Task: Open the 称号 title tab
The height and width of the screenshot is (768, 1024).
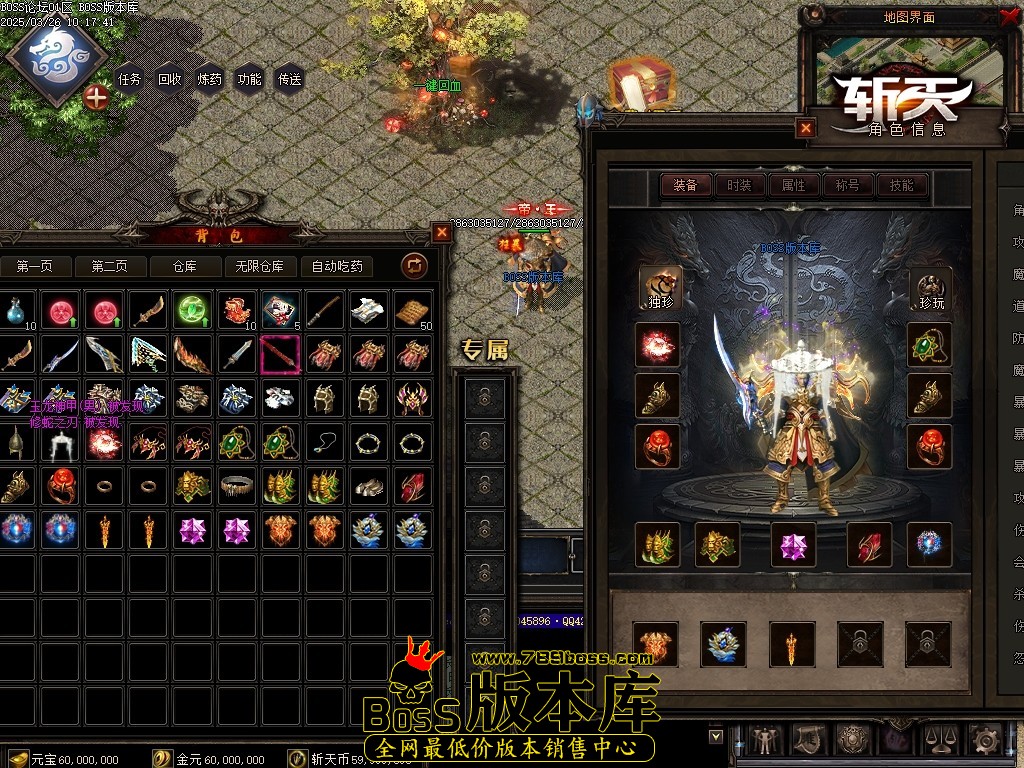Action: tap(848, 185)
